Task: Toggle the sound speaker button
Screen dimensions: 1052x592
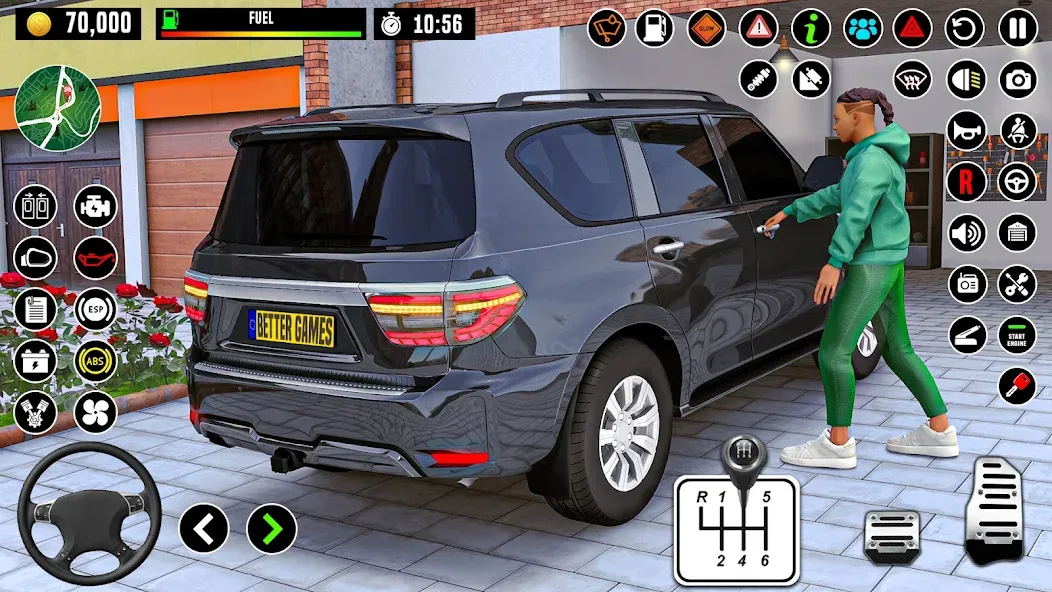Action: [966, 233]
